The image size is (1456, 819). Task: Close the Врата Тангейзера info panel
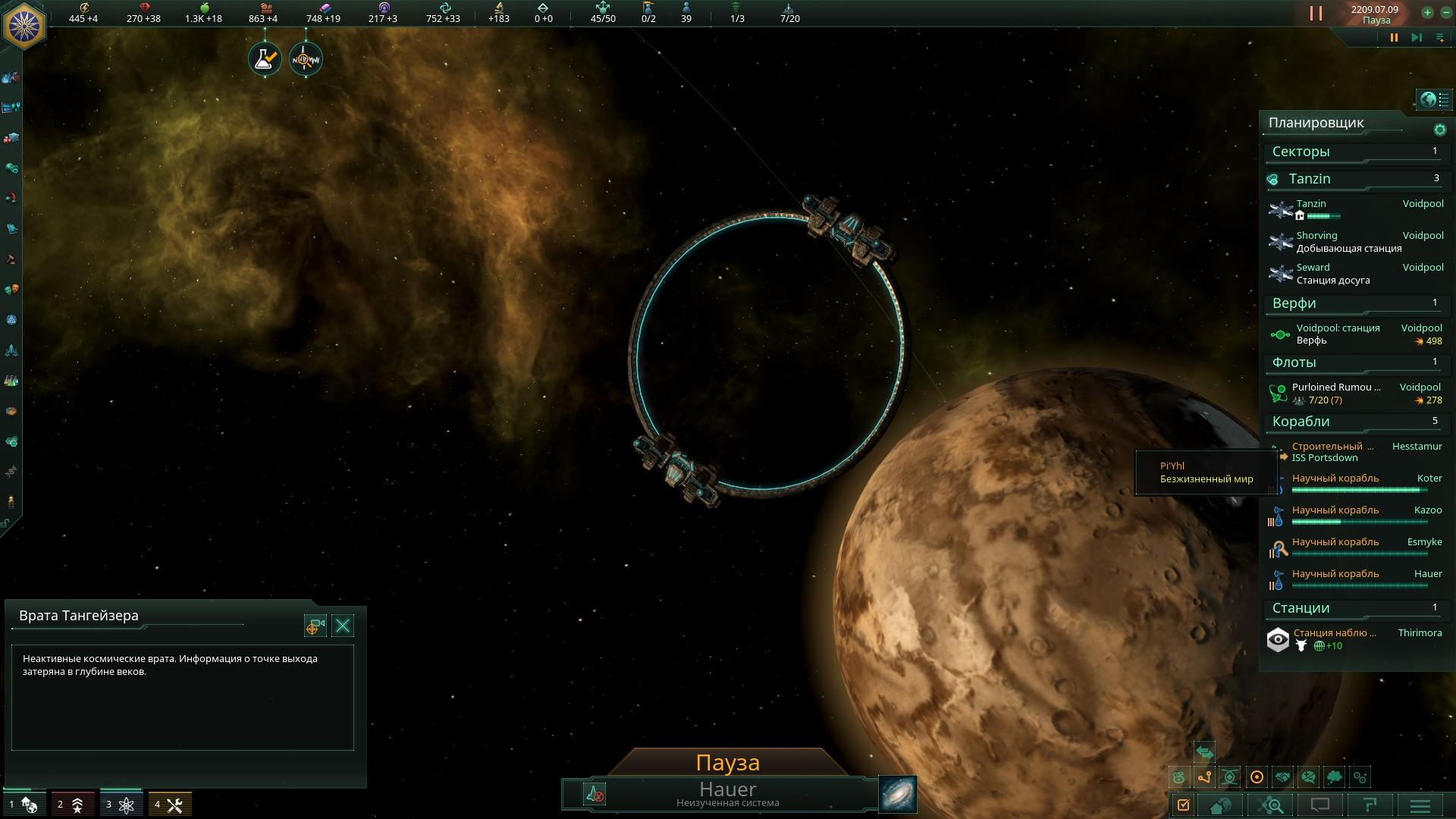343,626
